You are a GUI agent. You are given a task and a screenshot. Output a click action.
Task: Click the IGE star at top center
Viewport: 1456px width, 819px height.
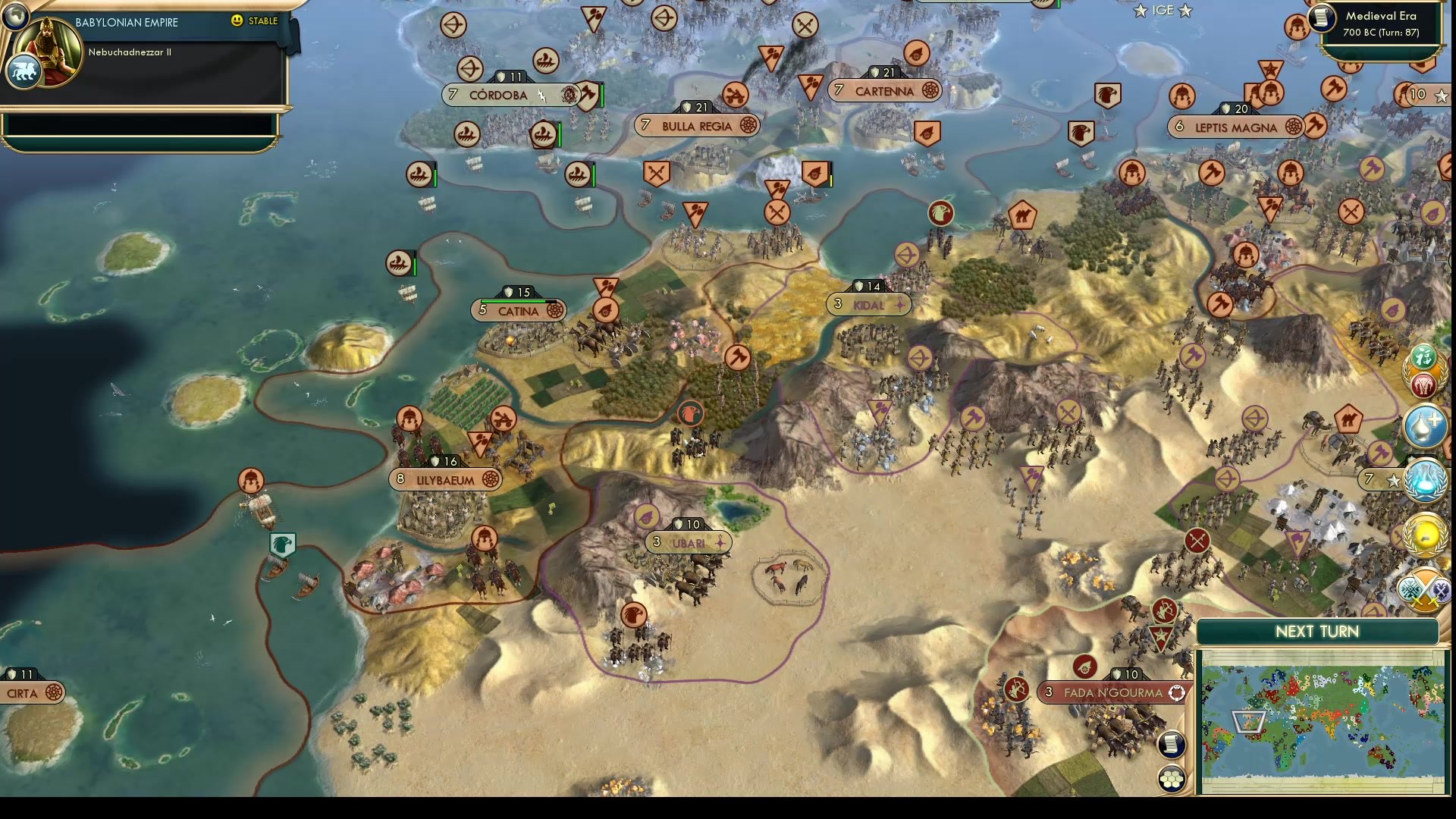point(1138,11)
